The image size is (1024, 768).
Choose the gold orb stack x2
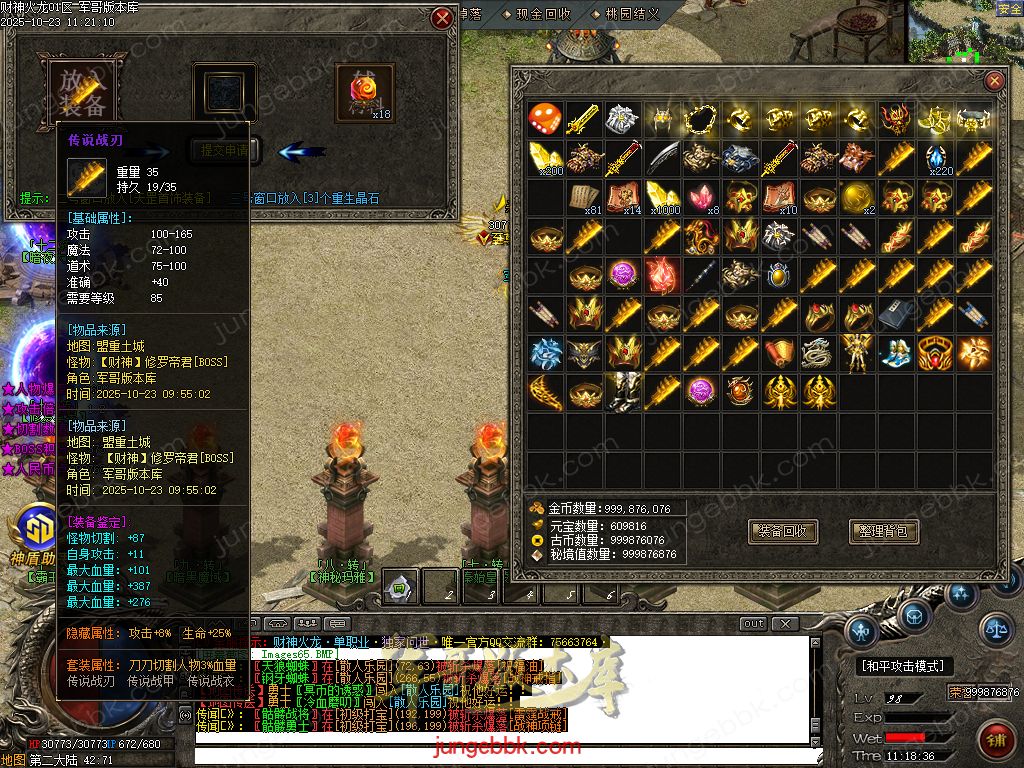(x=856, y=197)
